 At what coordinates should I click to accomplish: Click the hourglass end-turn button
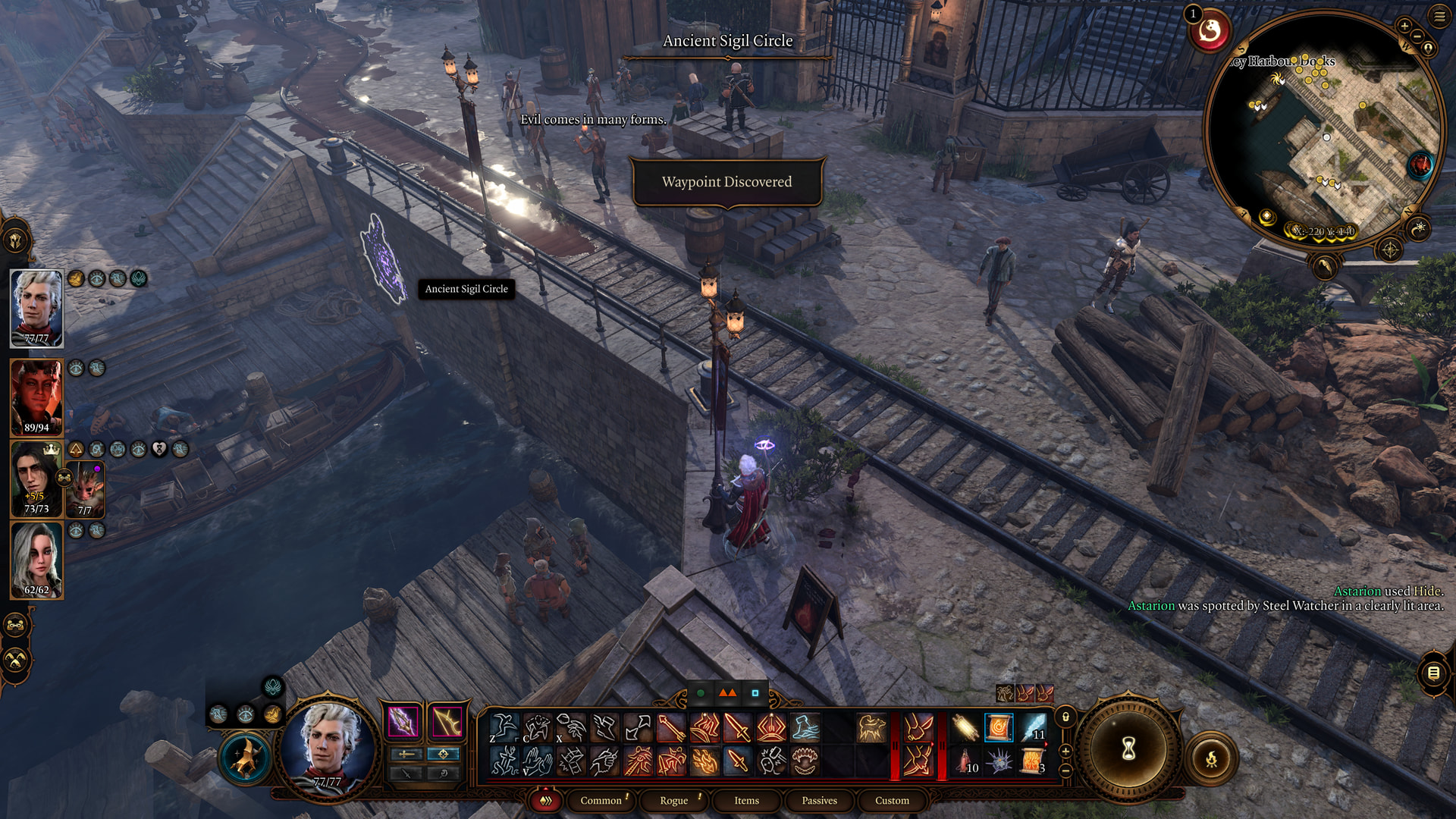pos(1128,749)
